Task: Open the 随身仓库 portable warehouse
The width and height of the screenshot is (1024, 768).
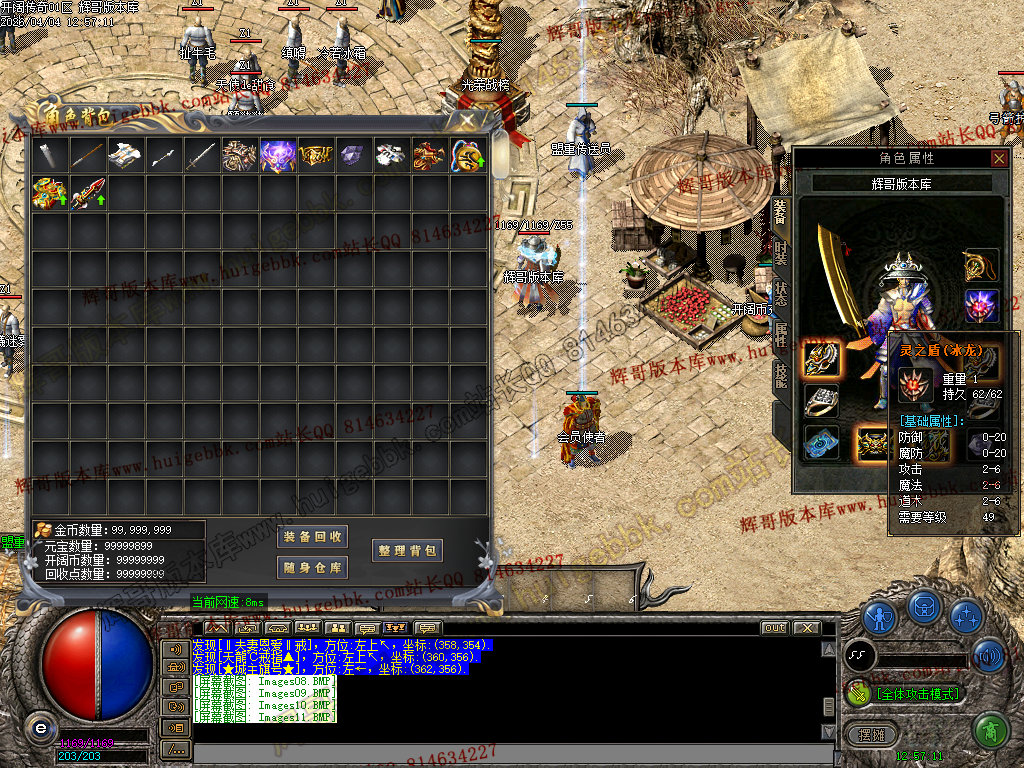Action: pos(312,568)
